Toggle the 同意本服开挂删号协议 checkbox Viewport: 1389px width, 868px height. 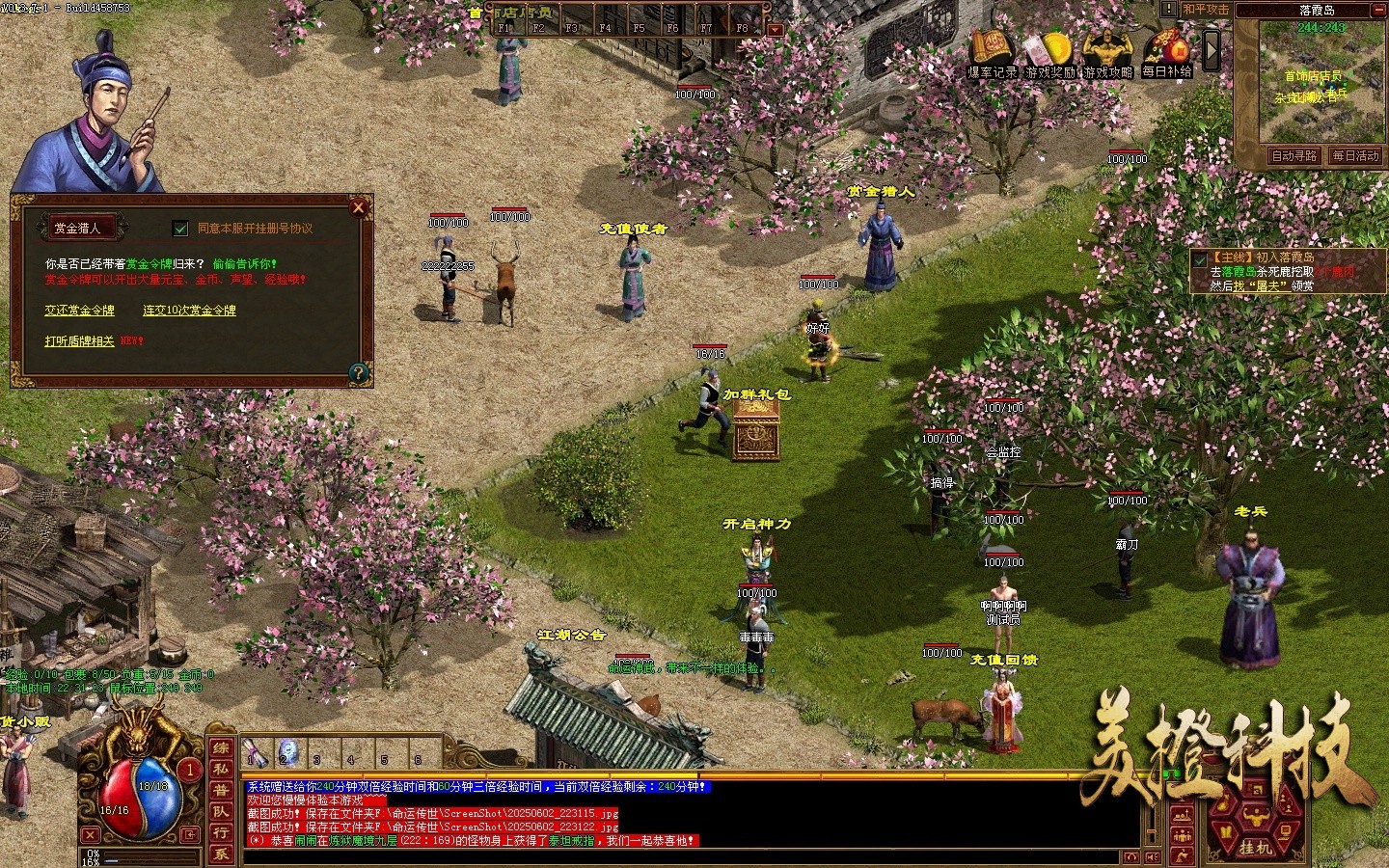tap(180, 229)
